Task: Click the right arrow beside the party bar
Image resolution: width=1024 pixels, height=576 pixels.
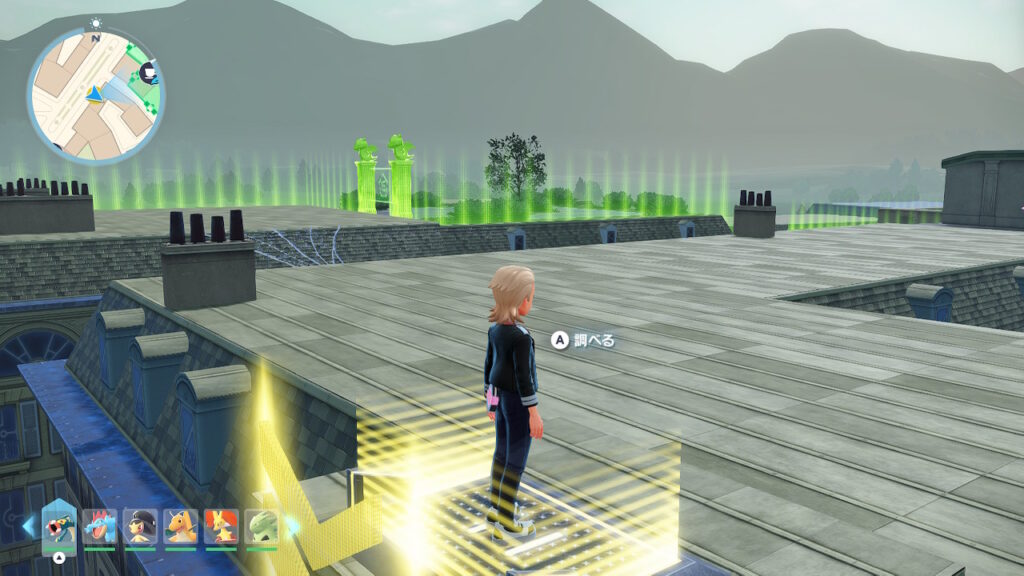Action: pos(292,525)
